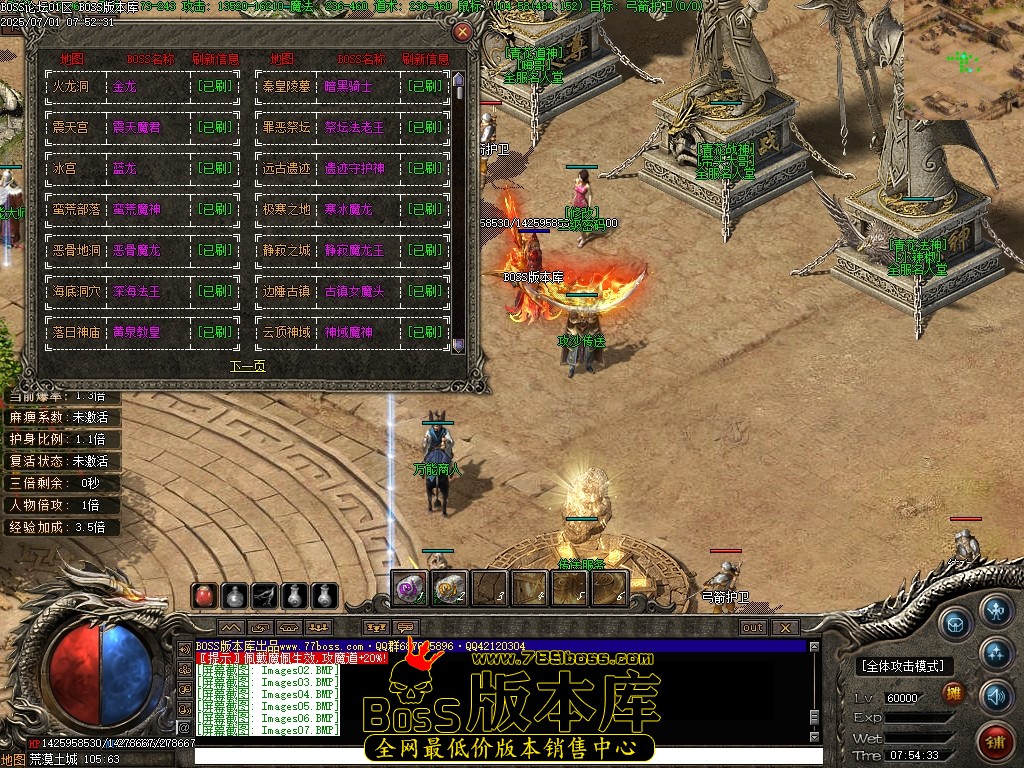Click the chat input field

point(500,756)
